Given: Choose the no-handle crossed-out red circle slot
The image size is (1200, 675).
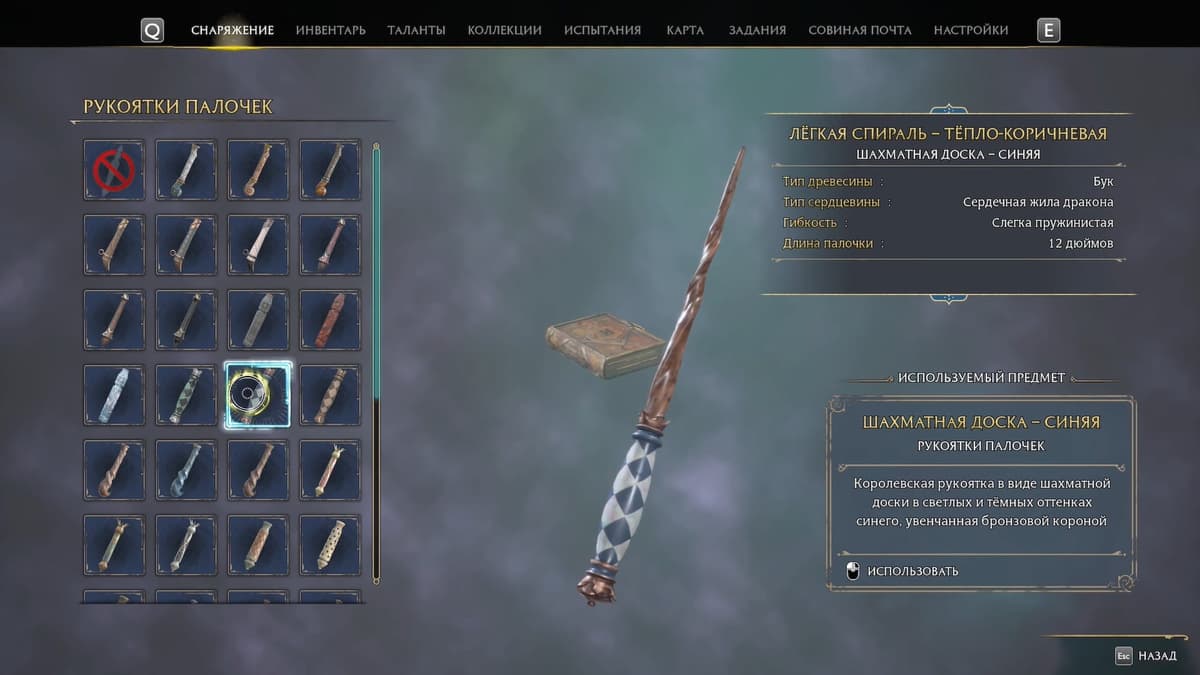Looking at the screenshot, I should tap(114, 170).
